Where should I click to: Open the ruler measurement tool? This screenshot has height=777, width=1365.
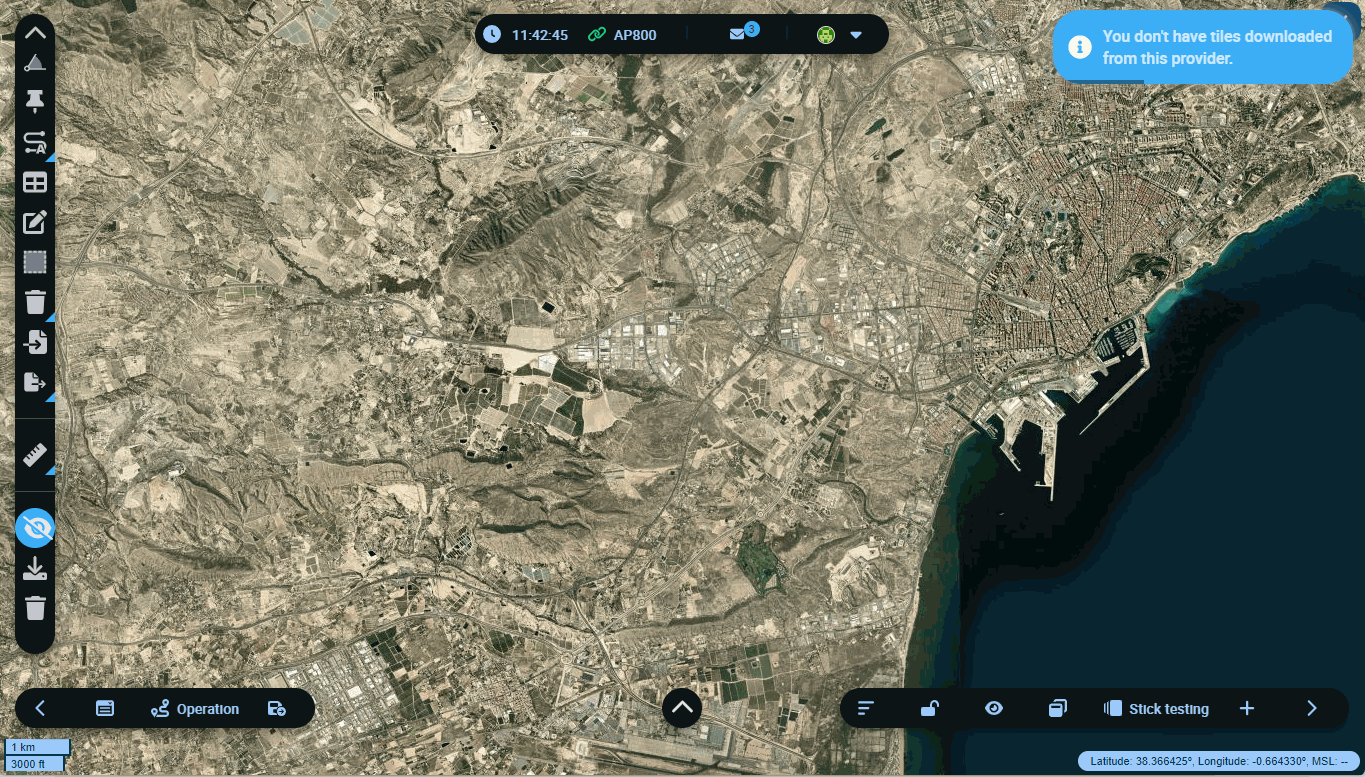35,456
